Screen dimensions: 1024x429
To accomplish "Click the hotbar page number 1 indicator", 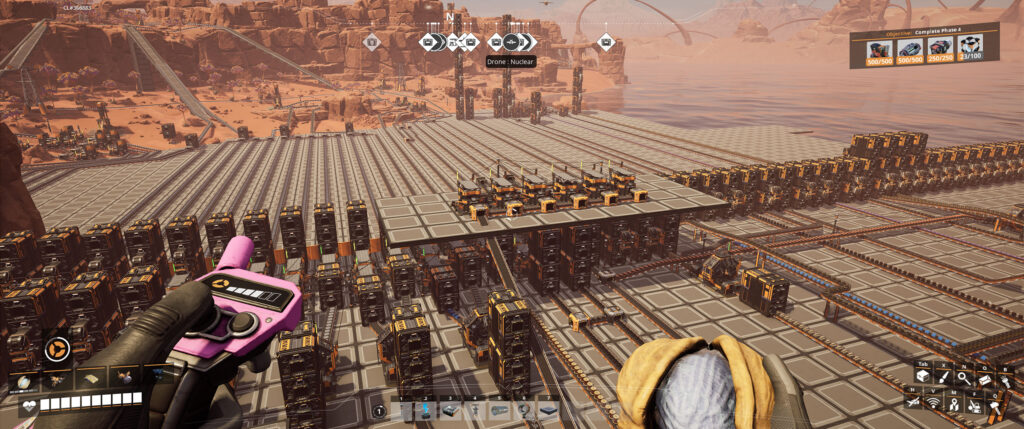I will [x=380, y=410].
